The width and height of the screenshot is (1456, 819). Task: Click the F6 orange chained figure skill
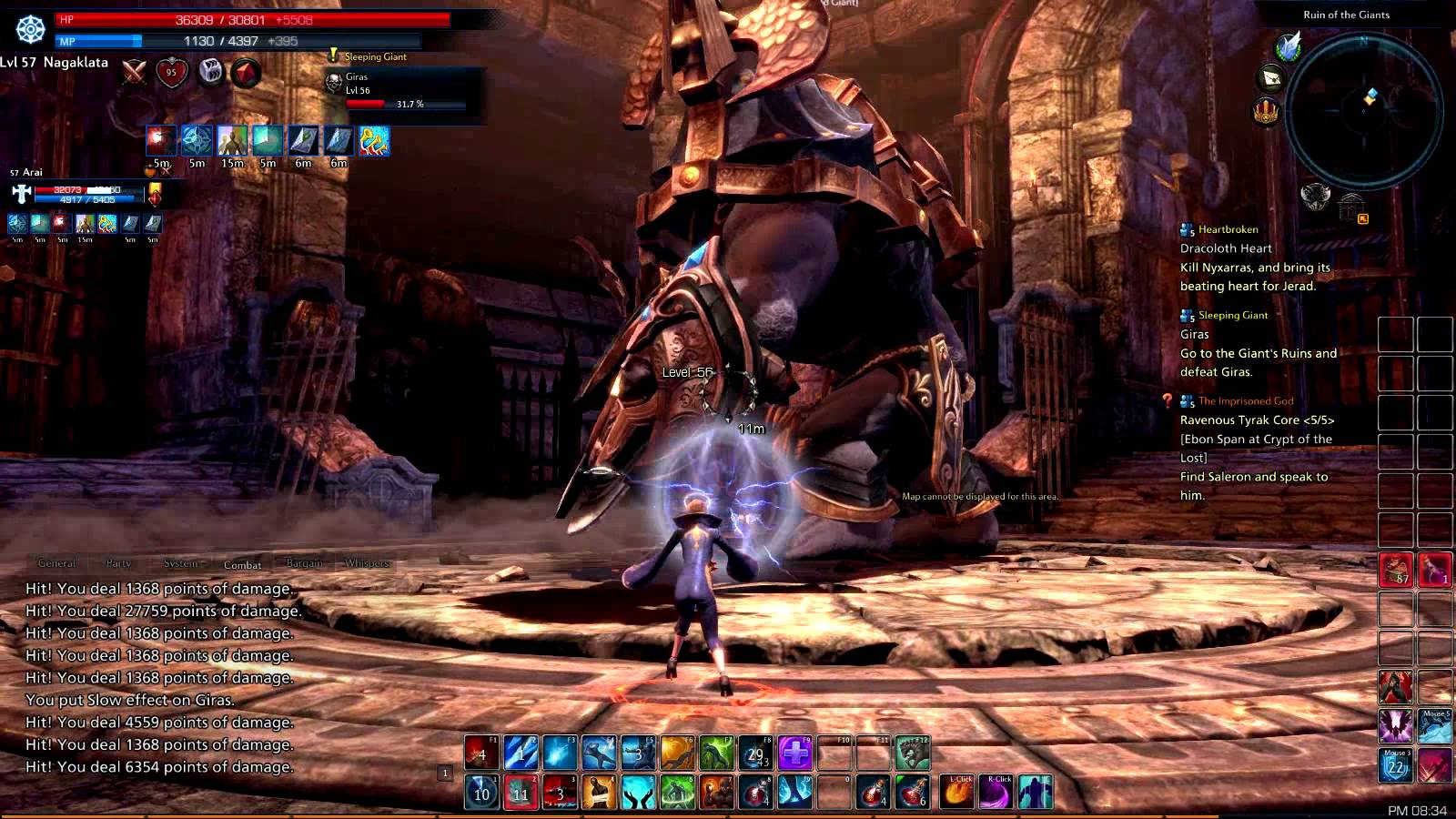pos(677,753)
